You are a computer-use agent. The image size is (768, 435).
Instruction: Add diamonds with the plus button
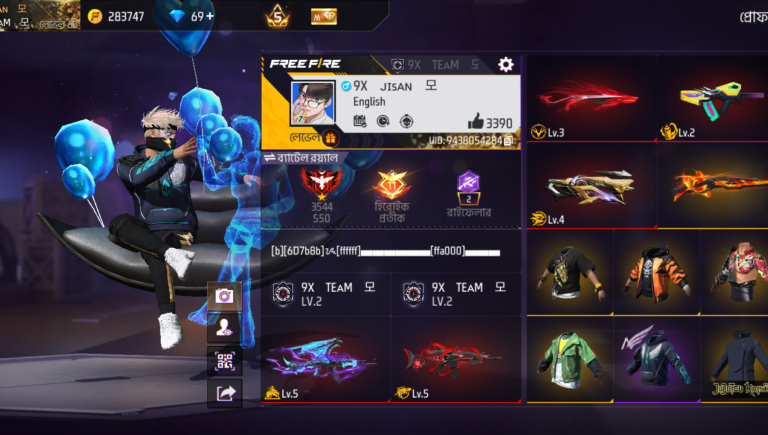(x=208, y=16)
